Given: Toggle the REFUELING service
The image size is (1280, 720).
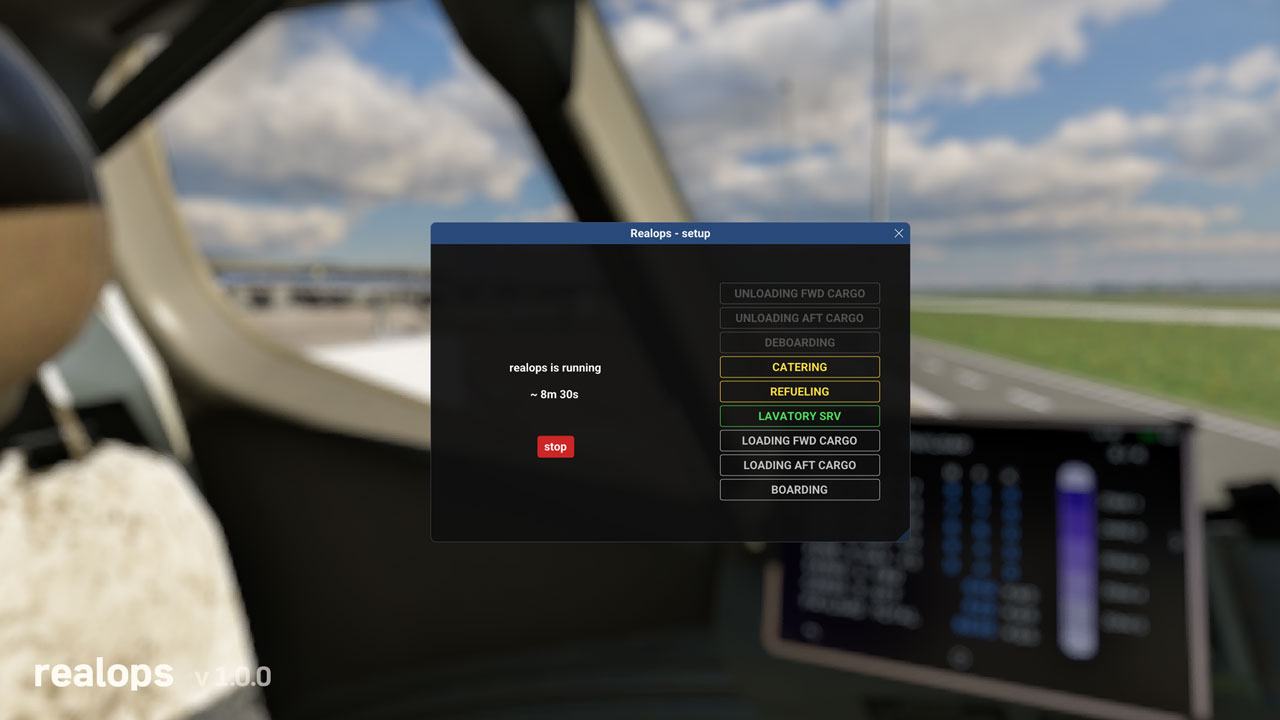Looking at the screenshot, I should click(799, 391).
